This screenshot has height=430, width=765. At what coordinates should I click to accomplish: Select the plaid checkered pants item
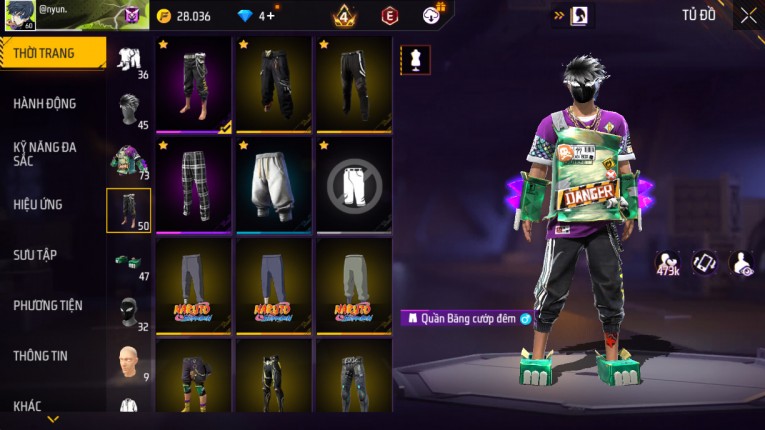pyautogui.click(x=194, y=185)
